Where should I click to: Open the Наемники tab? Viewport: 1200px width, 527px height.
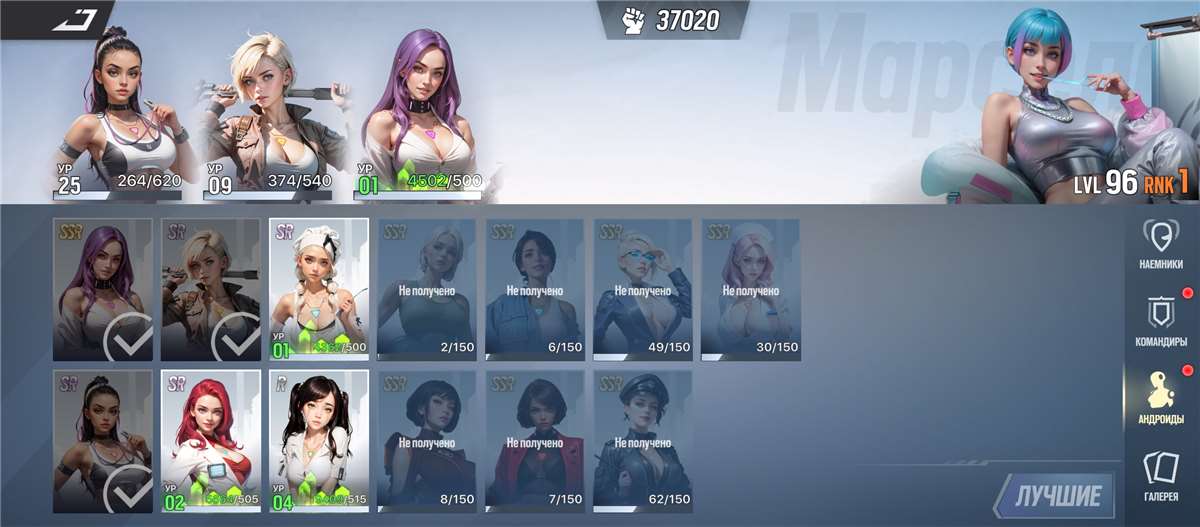pyautogui.click(x=1160, y=246)
